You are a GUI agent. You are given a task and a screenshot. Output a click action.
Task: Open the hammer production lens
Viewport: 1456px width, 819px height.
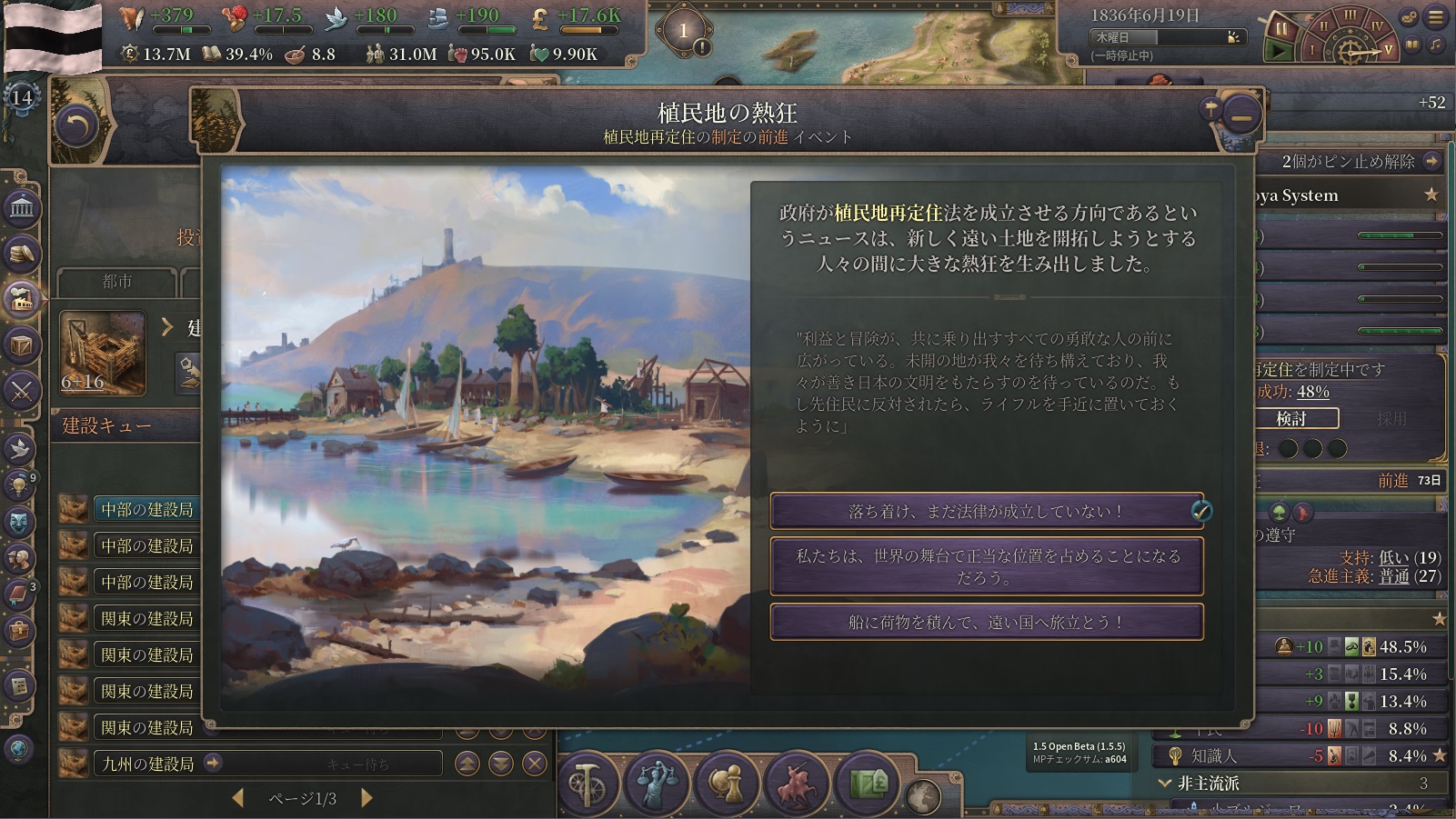587,783
